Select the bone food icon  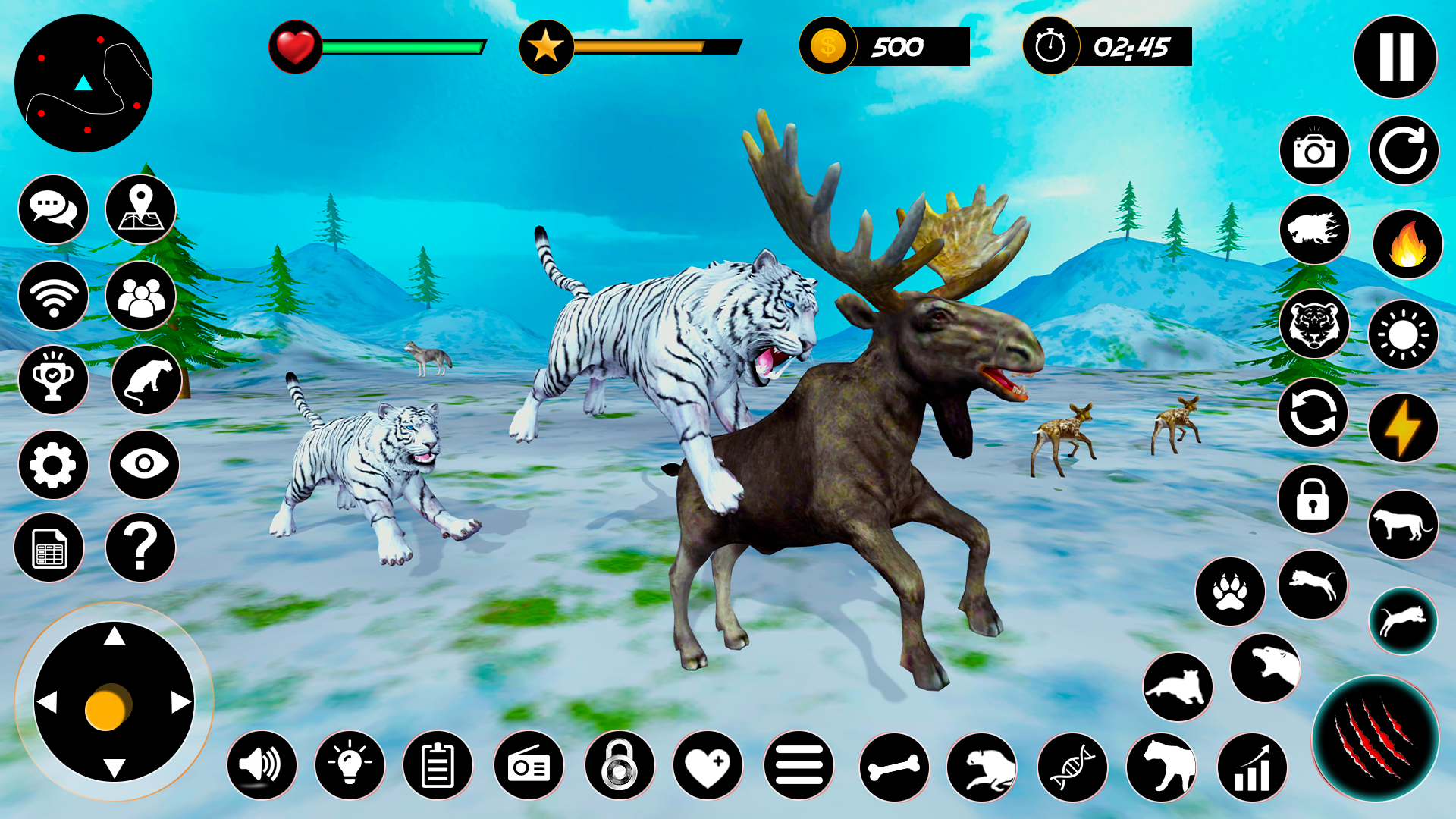(x=894, y=767)
